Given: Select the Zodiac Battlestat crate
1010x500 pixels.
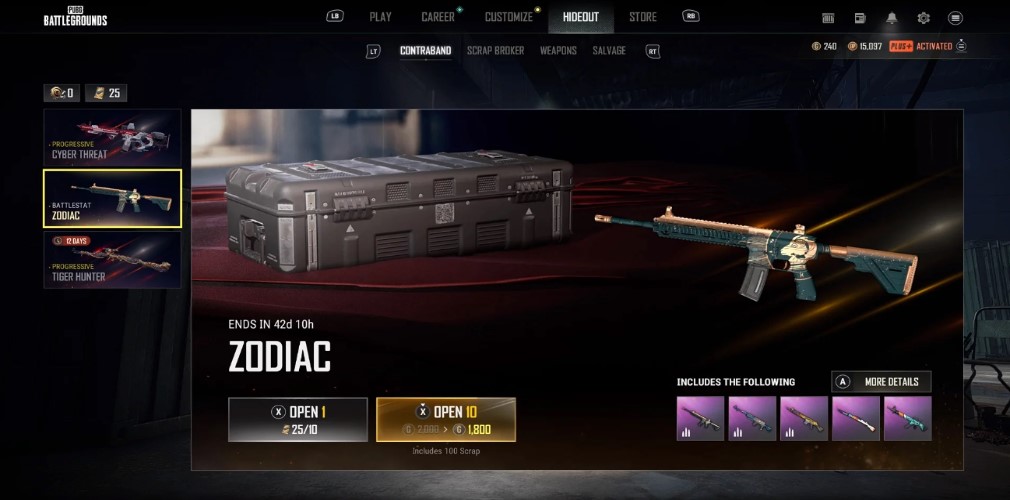Looking at the screenshot, I should coord(112,198).
